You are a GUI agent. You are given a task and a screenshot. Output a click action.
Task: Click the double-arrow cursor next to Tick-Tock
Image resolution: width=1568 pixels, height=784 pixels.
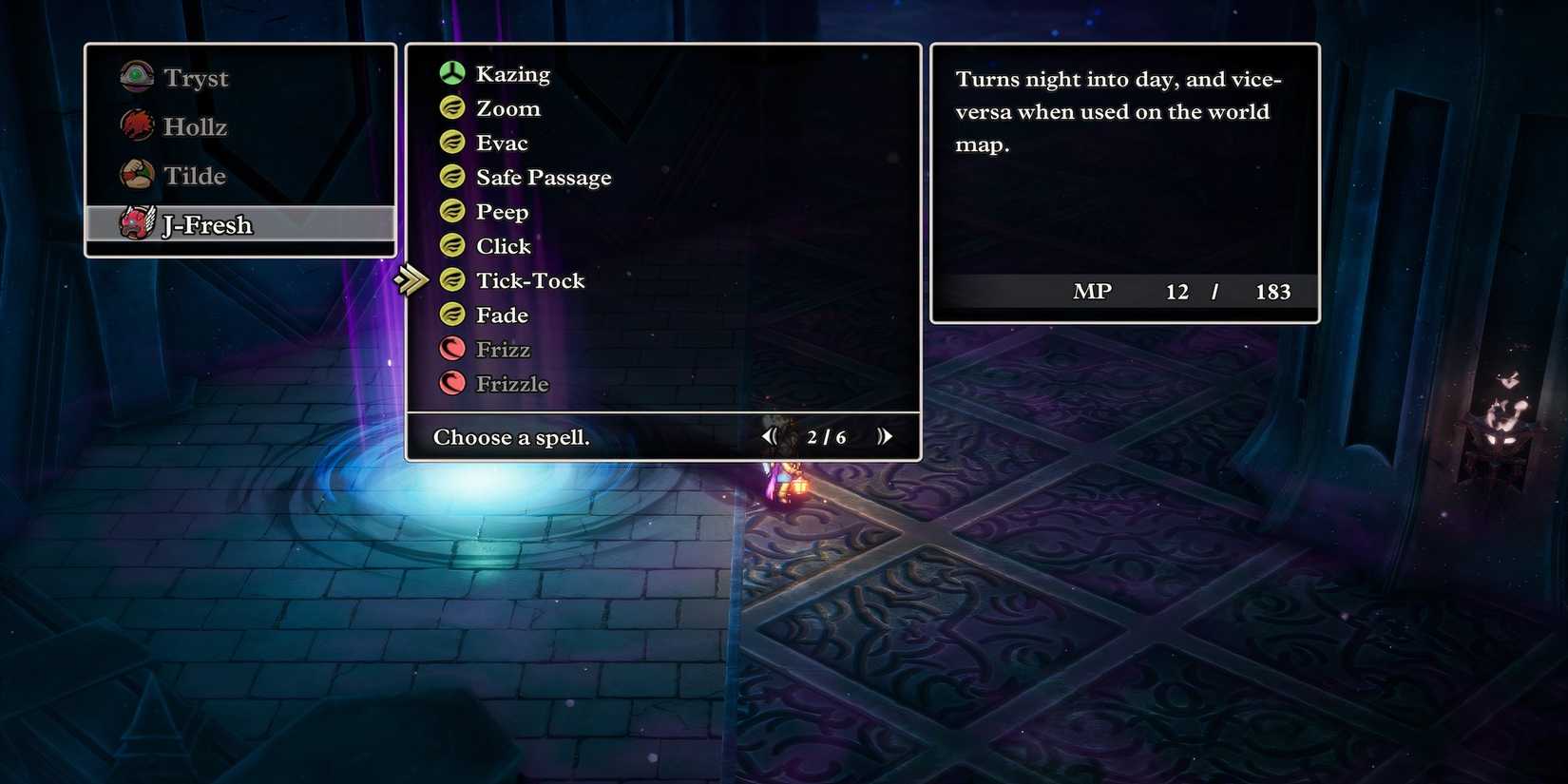[413, 279]
